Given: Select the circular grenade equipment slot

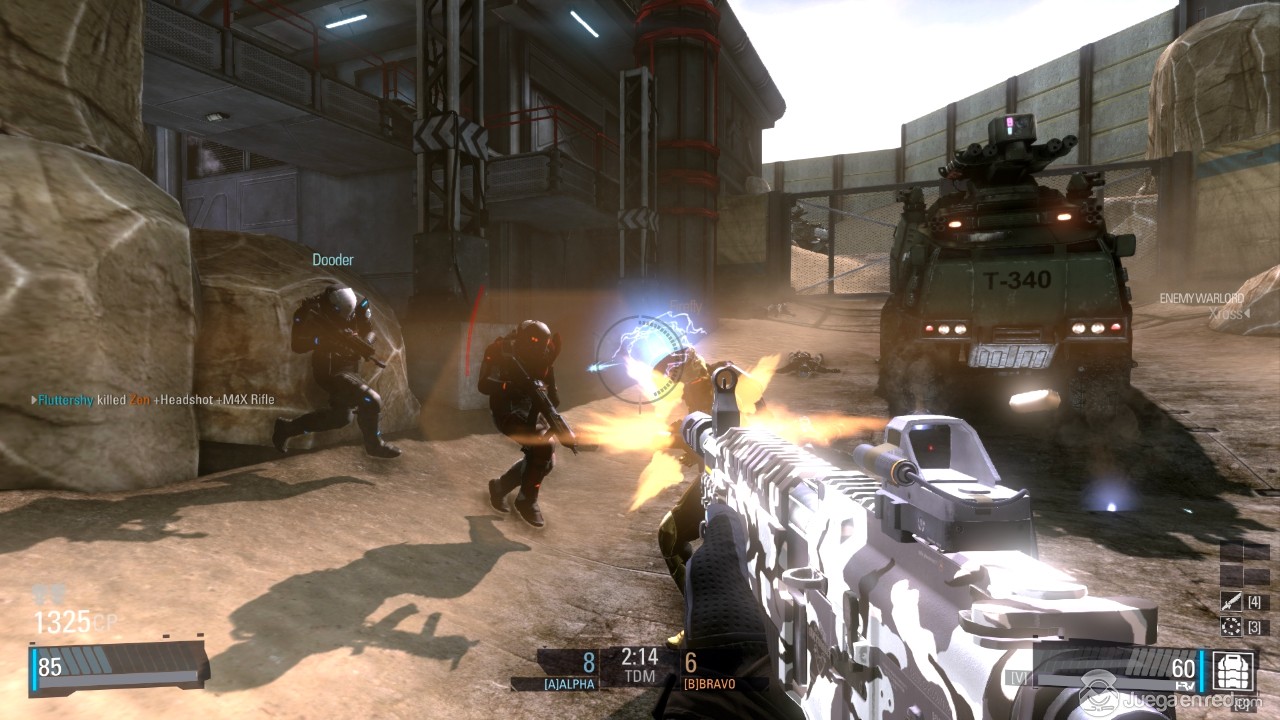Looking at the screenshot, I should click(1231, 627).
